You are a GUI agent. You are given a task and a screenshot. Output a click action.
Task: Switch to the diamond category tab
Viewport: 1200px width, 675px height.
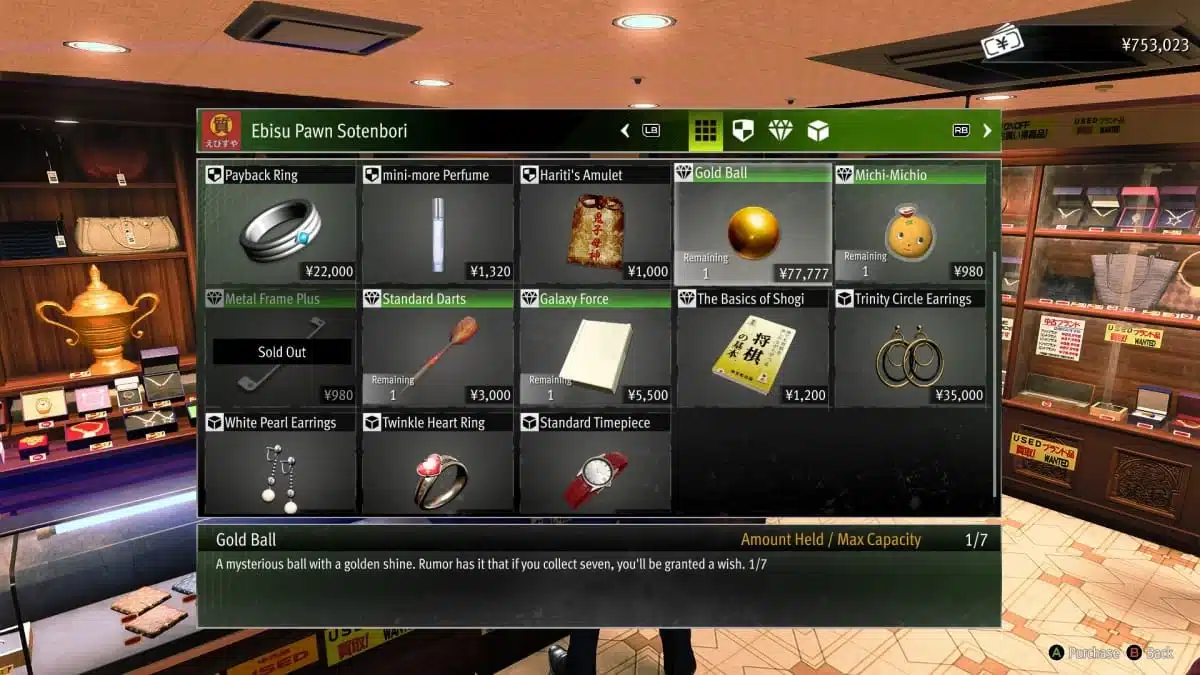point(780,131)
